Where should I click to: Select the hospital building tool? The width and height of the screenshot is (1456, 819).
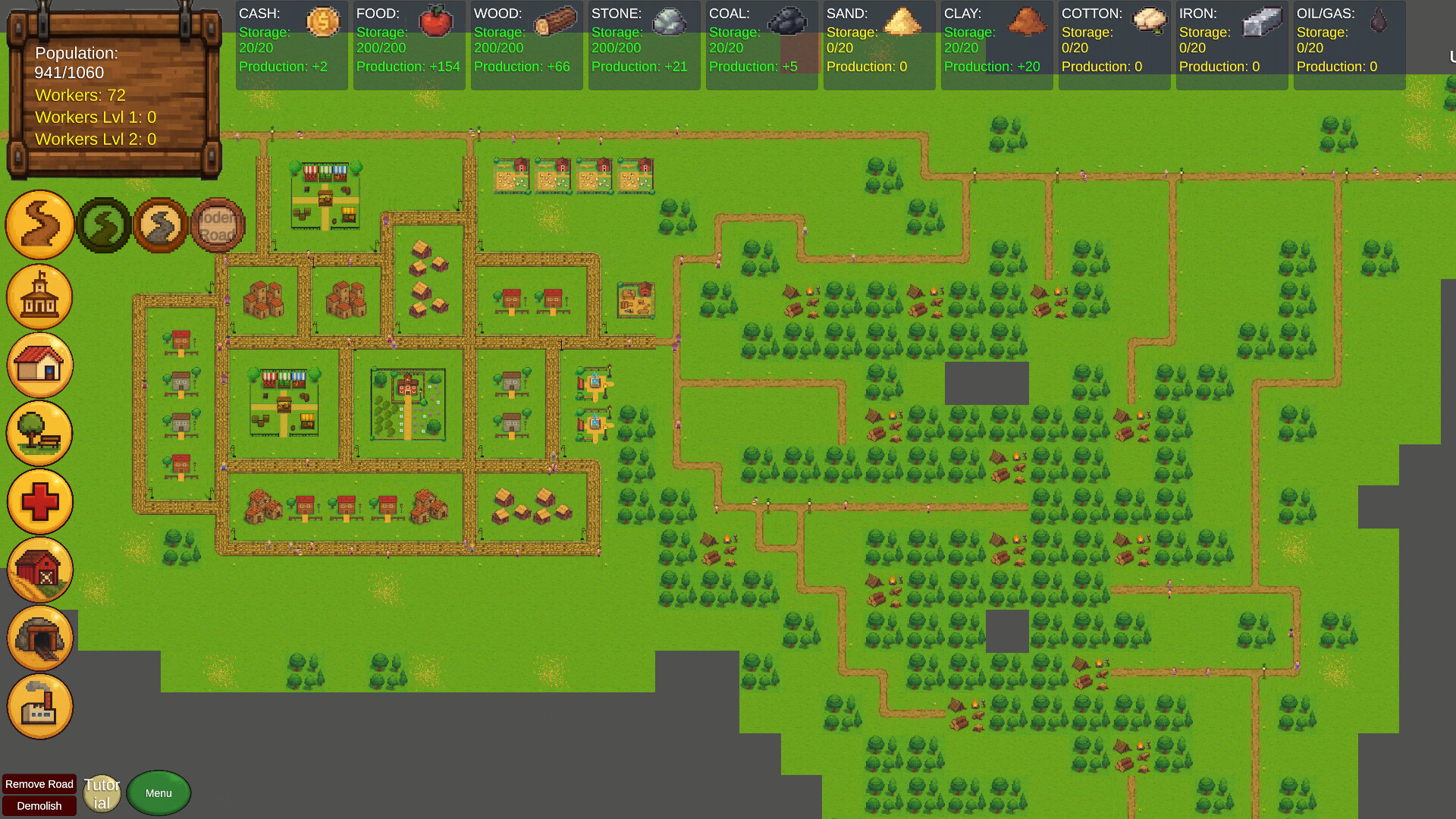coord(39,501)
